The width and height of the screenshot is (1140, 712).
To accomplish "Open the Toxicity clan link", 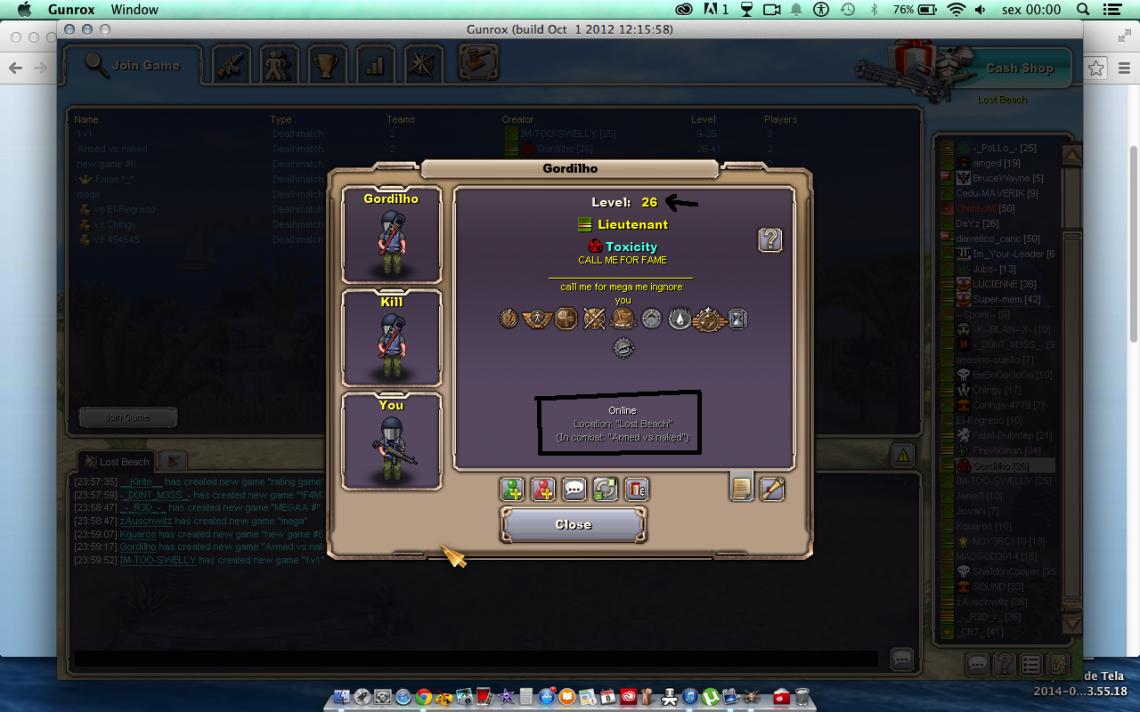I will coord(631,246).
